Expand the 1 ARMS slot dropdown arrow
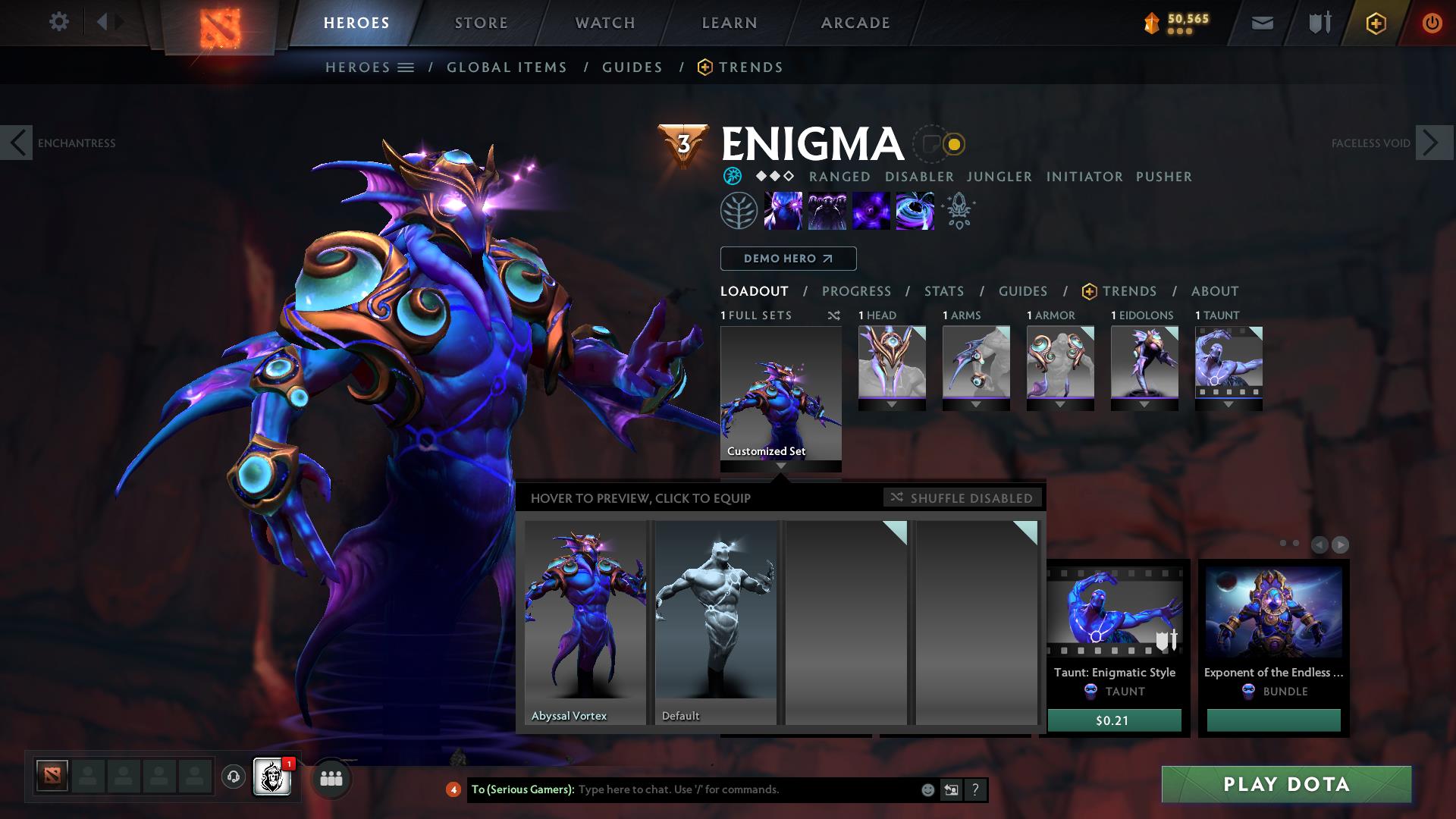The width and height of the screenshot is (1456, 819). [977, 404]
